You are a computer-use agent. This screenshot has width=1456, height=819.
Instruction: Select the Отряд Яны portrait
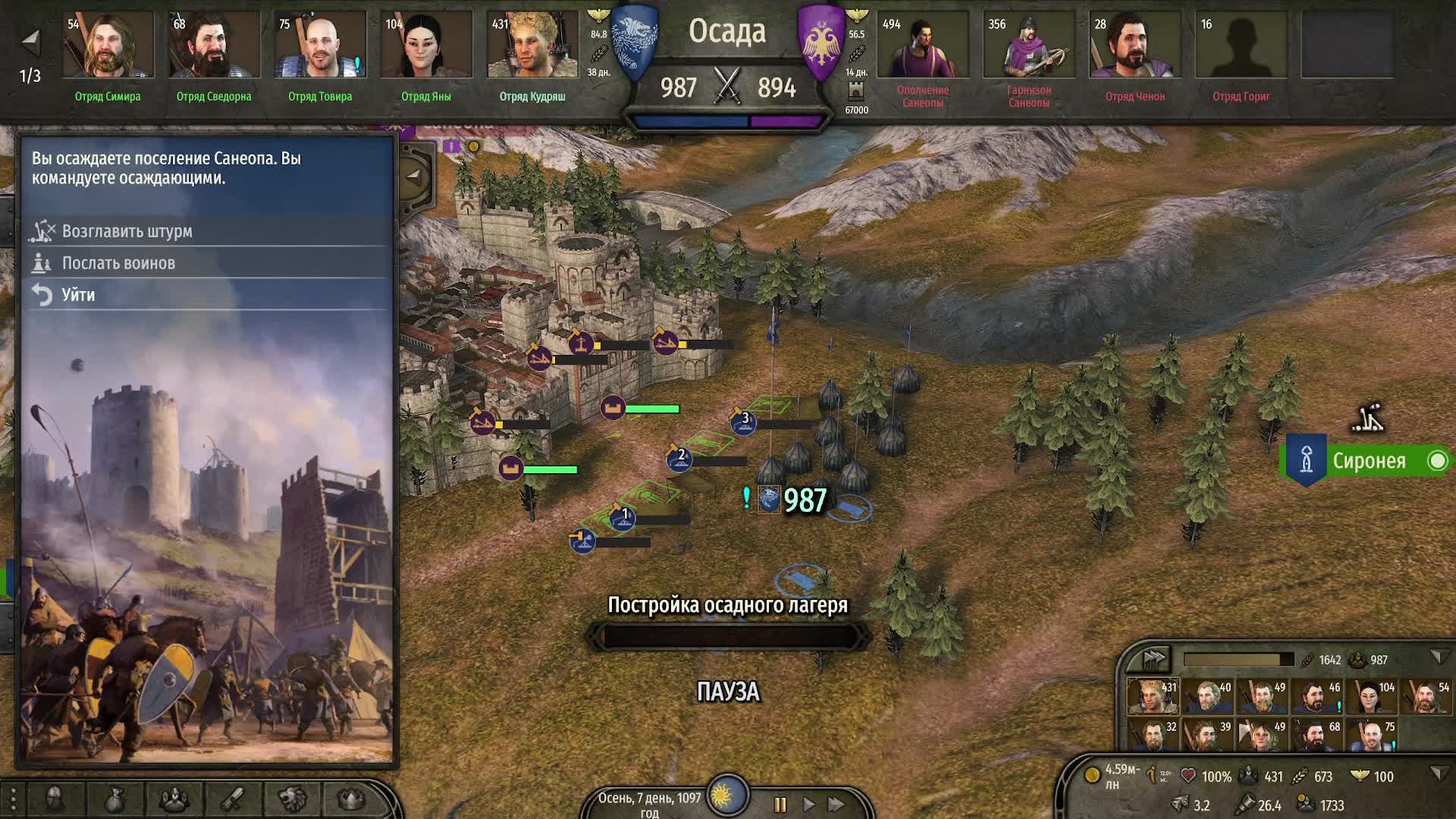point(426,45)
